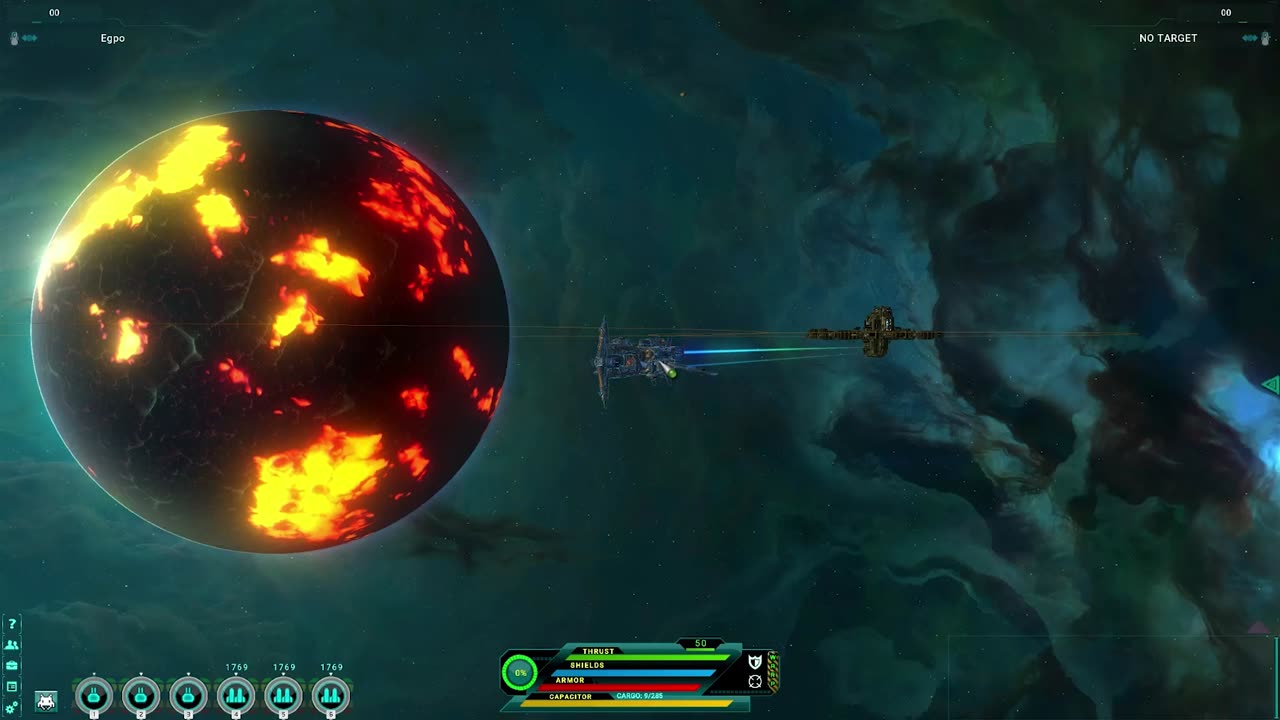1280x720 pixels.
Task: Fire the missile launcher in slot 5
Action: click(x=284, y=695)
